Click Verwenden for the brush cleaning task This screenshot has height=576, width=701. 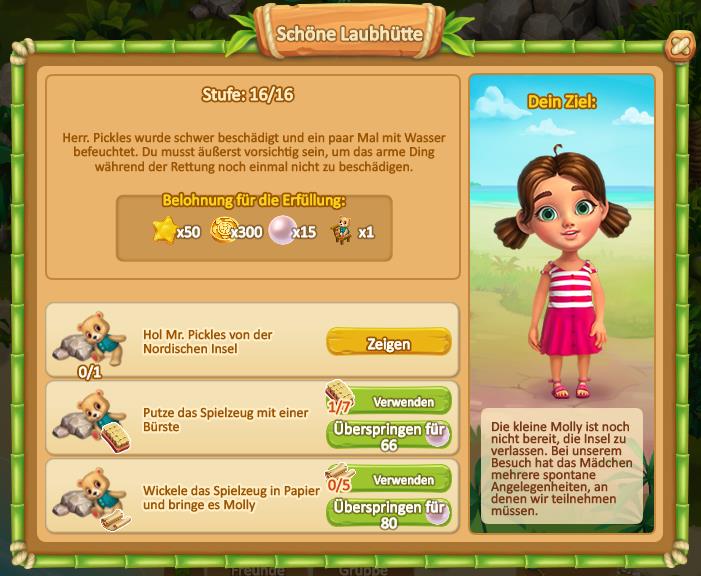pyautogui.click(x=402, y=402)
